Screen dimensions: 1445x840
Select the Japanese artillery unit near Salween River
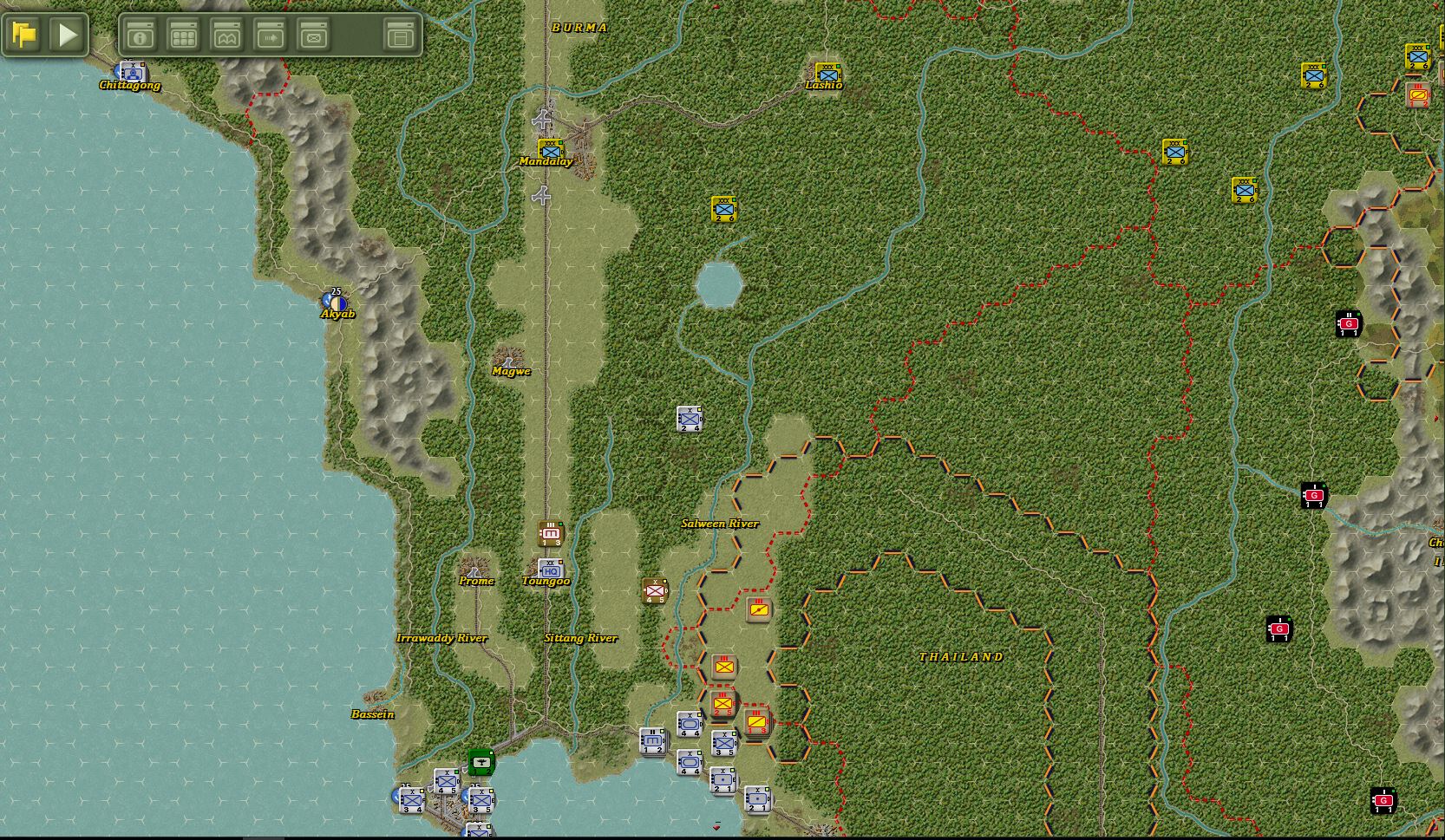click(757, 610)
